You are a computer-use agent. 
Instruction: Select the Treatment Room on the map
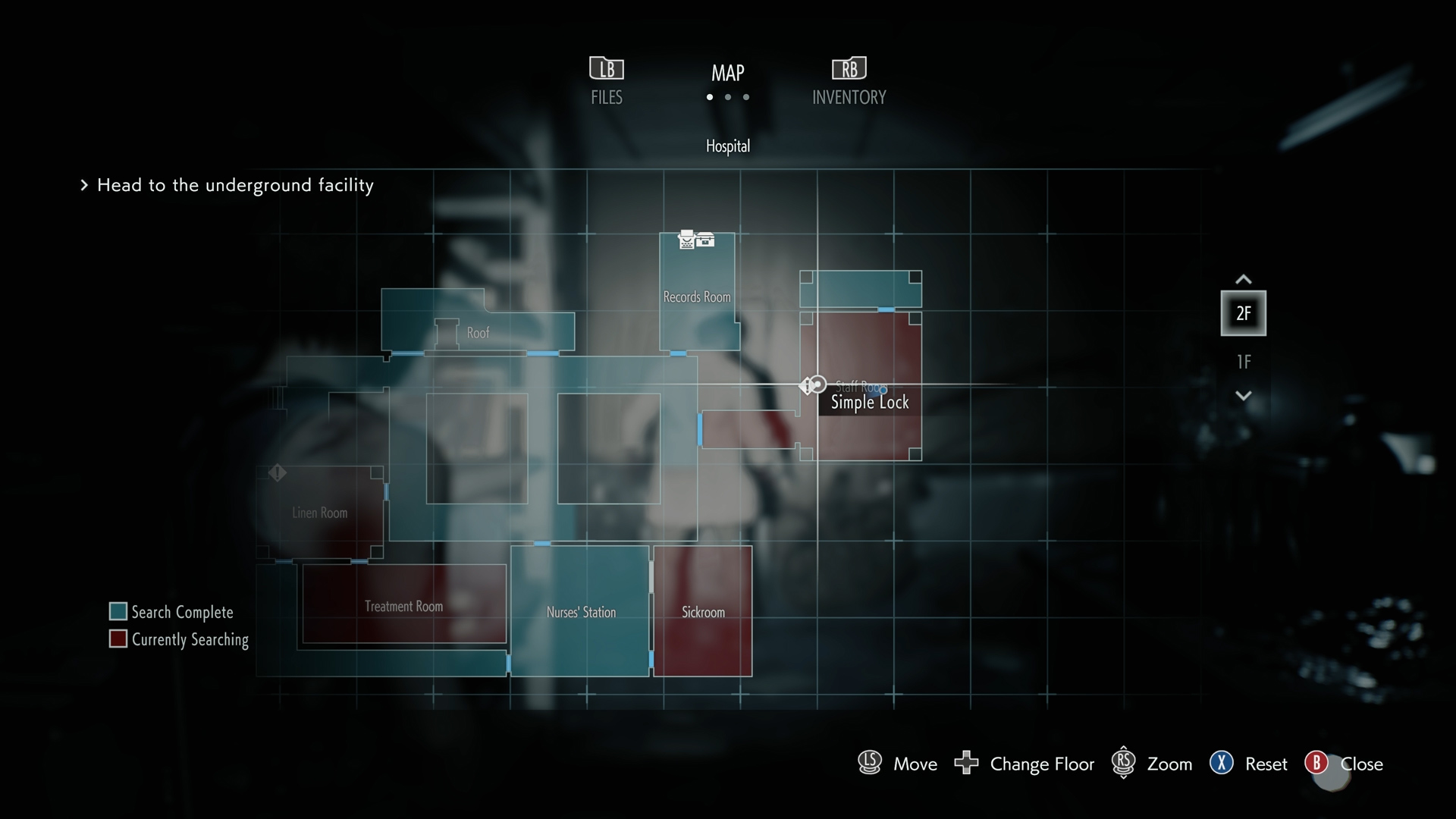(x=403, y=606)
